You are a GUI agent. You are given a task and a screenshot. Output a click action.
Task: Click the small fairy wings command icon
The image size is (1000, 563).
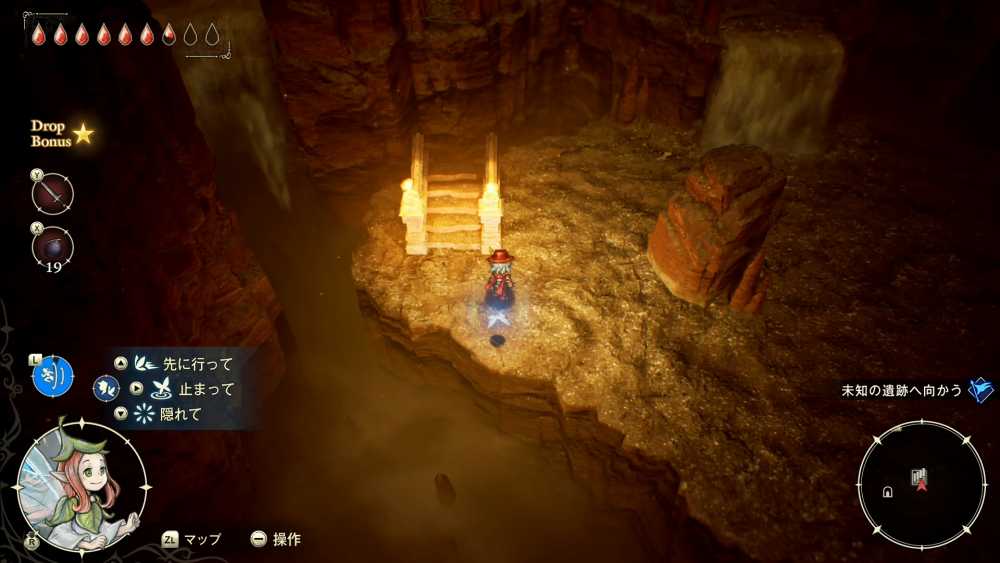(x=106, y=388)
